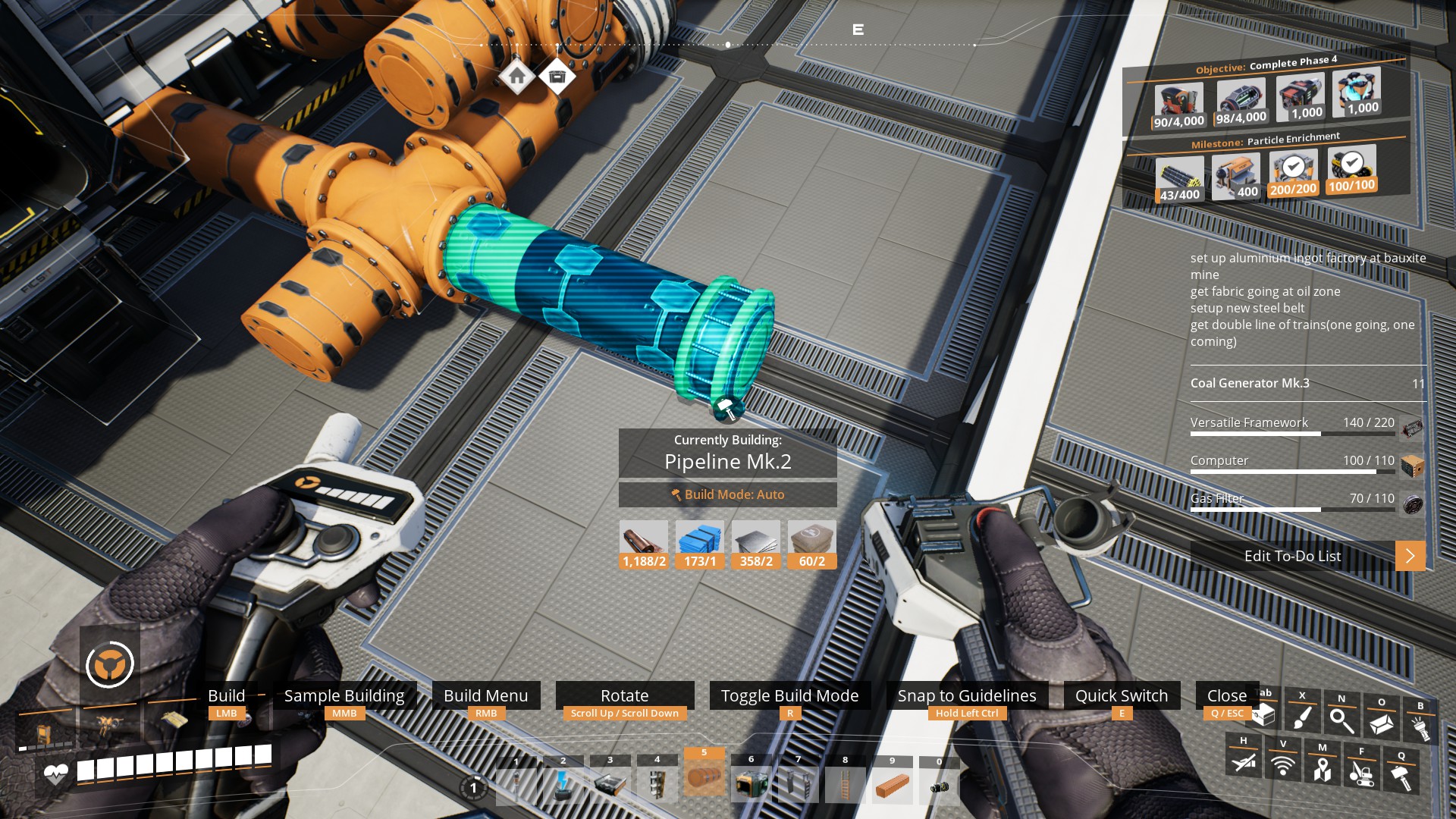The height and width of the screenshot is (819, 1456).
Task: Expand the Edit To-Do List arrow
Action: [x=1410, y=556]
